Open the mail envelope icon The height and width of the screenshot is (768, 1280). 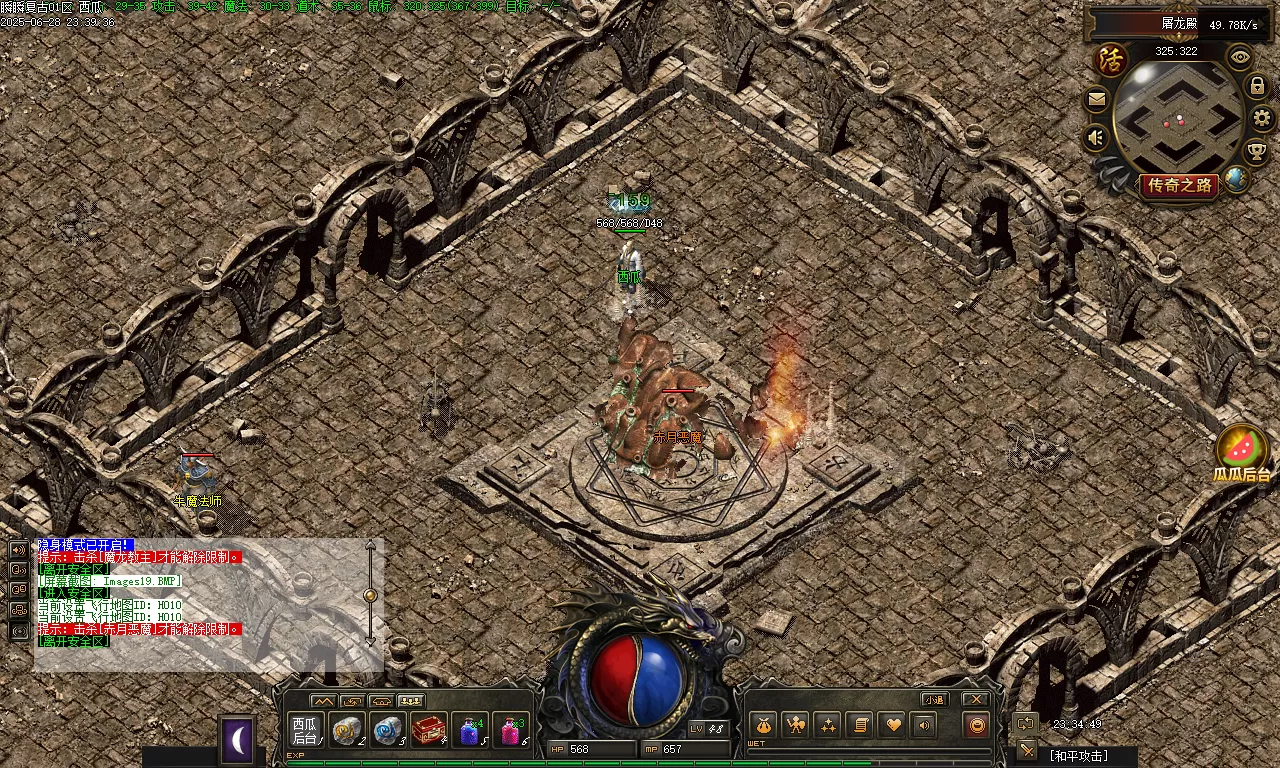(1097, 99)
